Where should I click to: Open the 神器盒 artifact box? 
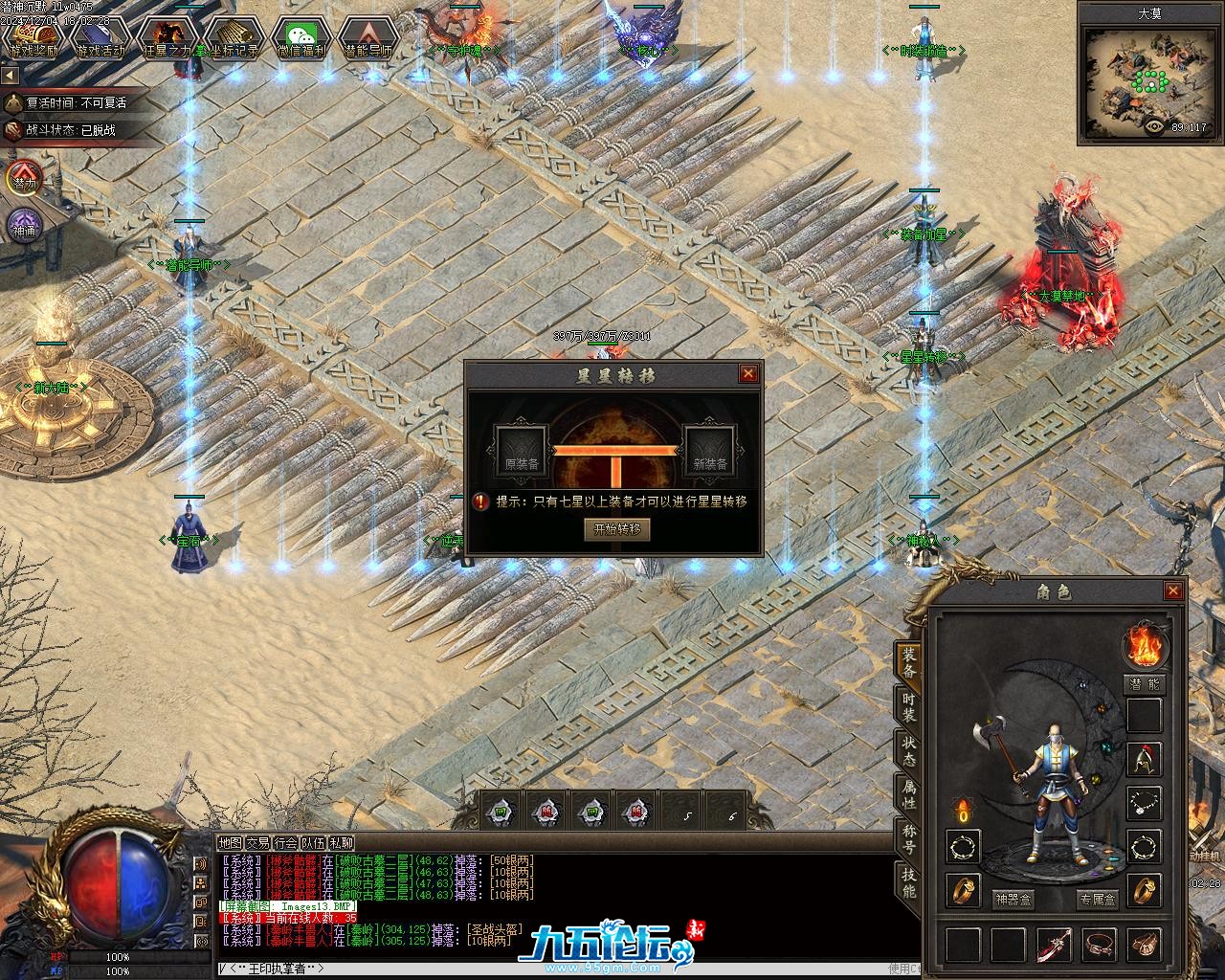[x=1012, y=900]
